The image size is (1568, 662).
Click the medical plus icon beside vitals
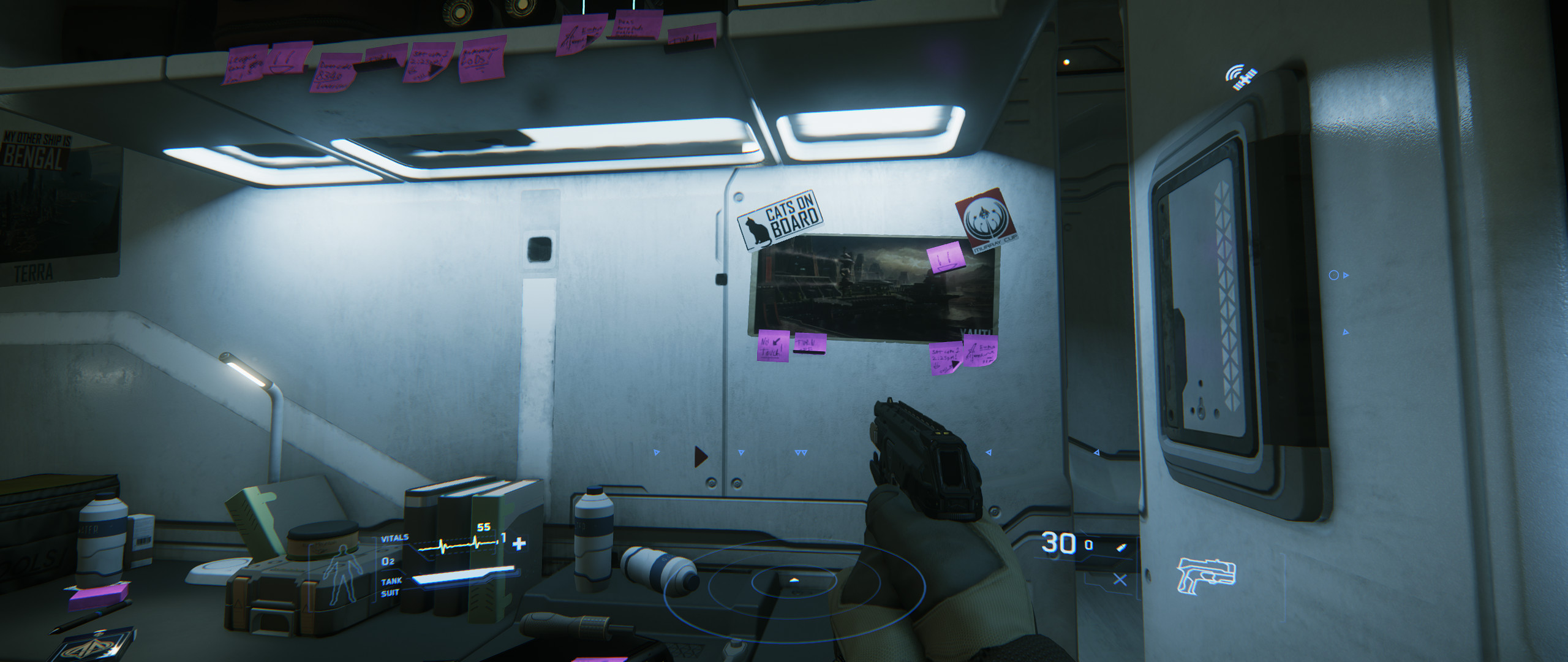[519, 543]
